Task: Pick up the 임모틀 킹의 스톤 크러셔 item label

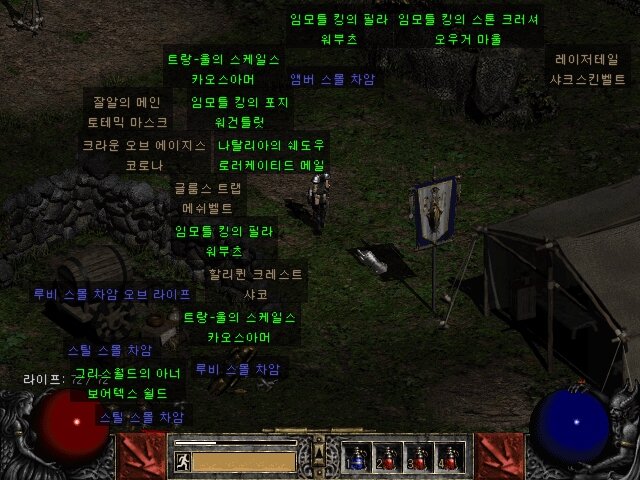Action: [x=467, y=29]
